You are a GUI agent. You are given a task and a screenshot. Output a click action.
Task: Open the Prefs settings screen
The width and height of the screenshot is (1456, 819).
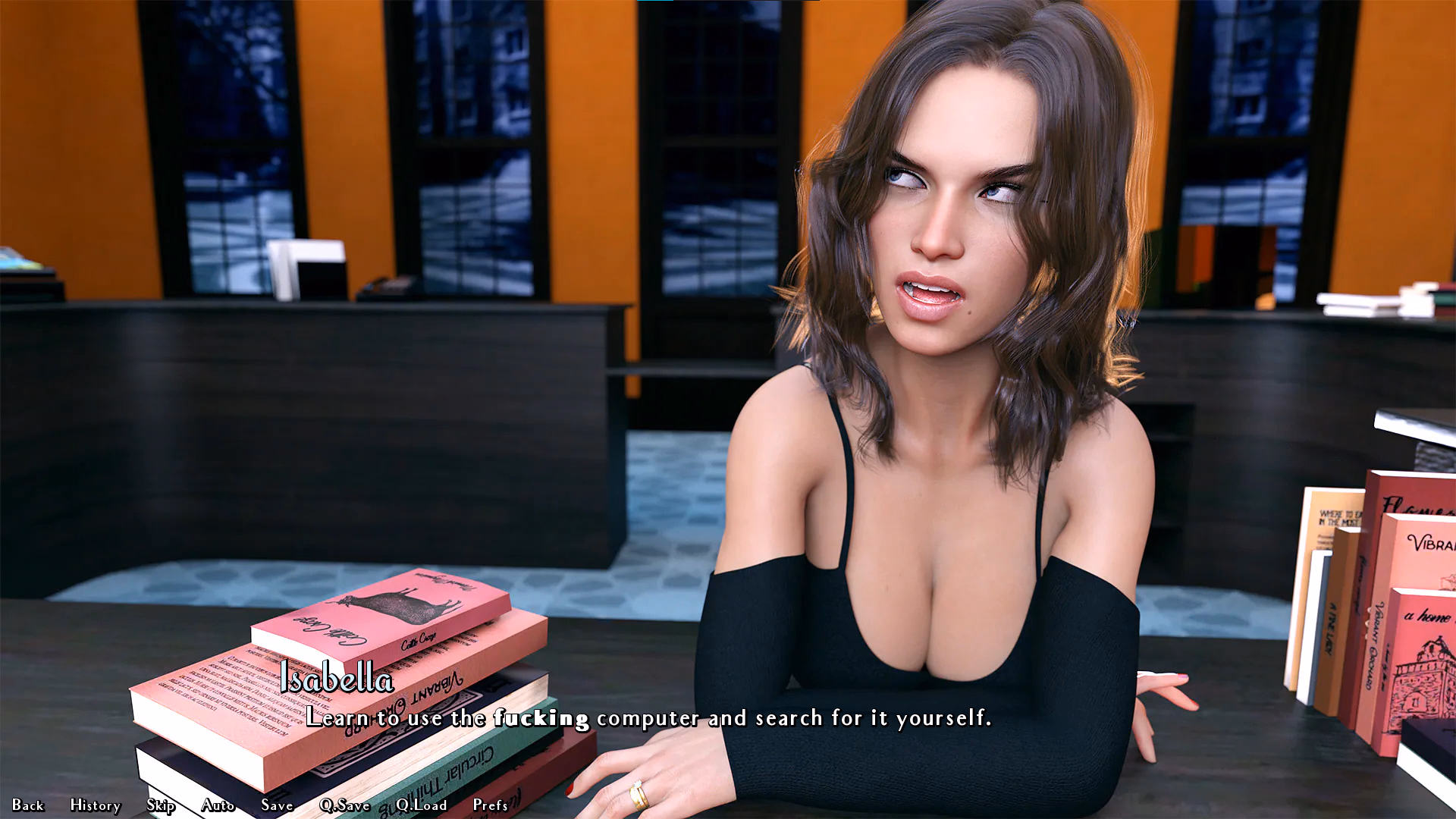pos(490,805)
